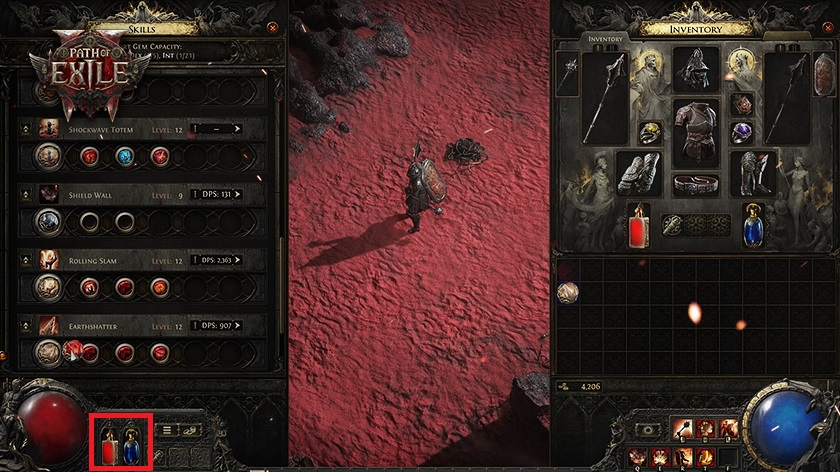Click the blue support gem under Shockwave Totem

point(125,155)
